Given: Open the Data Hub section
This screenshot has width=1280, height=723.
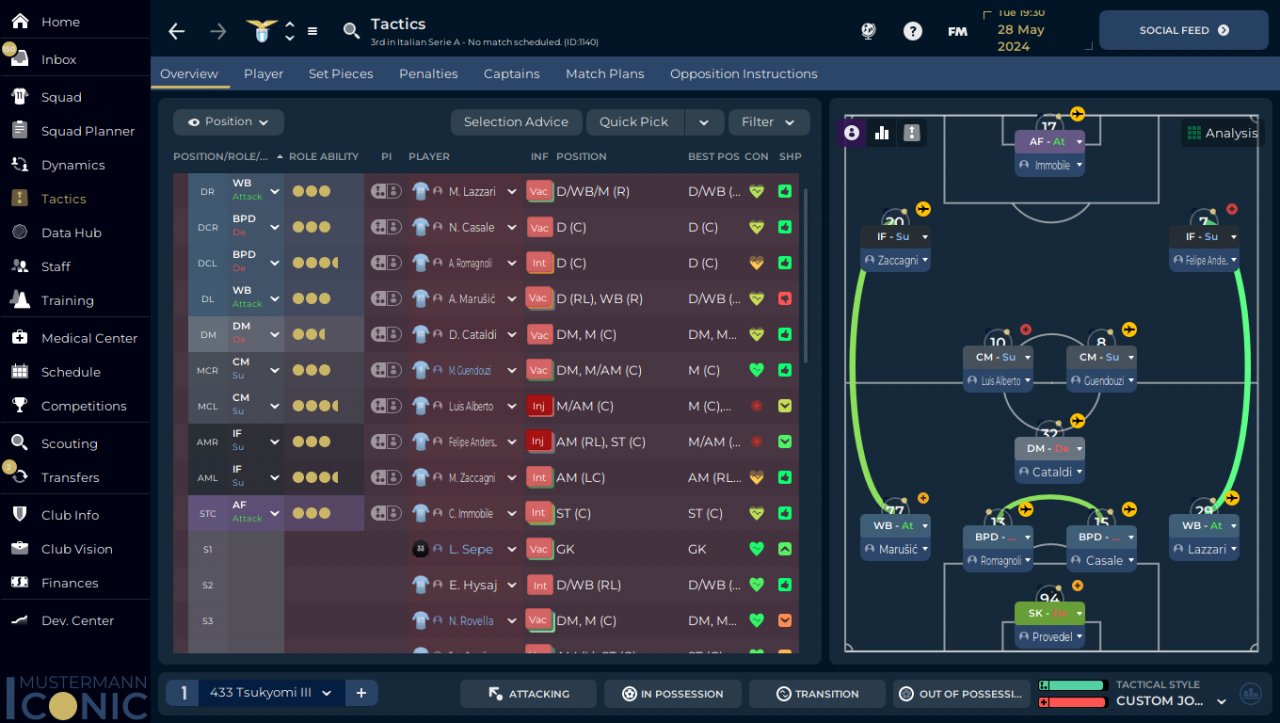Looking at the screenshot, I should [70, 233].
